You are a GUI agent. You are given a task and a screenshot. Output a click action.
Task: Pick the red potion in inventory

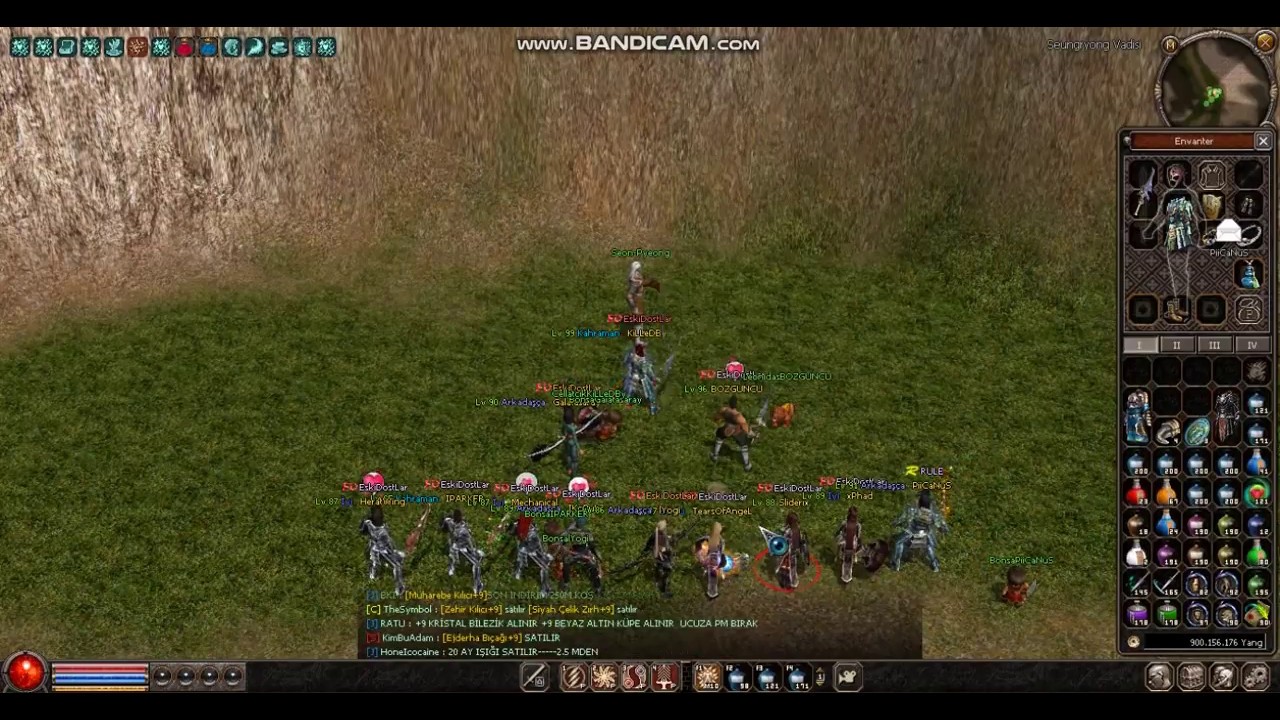click(x=1136, y=493)
